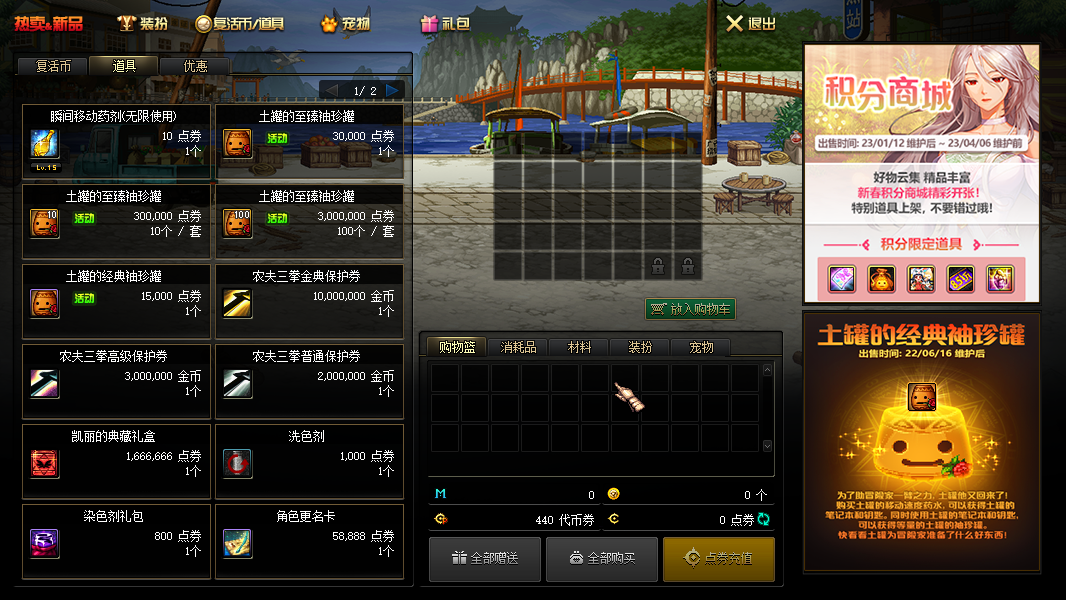Screen dimensions: 1066x600
Task: Select the 瞬间移动药剂 item
Action: [x=116, y=141]
